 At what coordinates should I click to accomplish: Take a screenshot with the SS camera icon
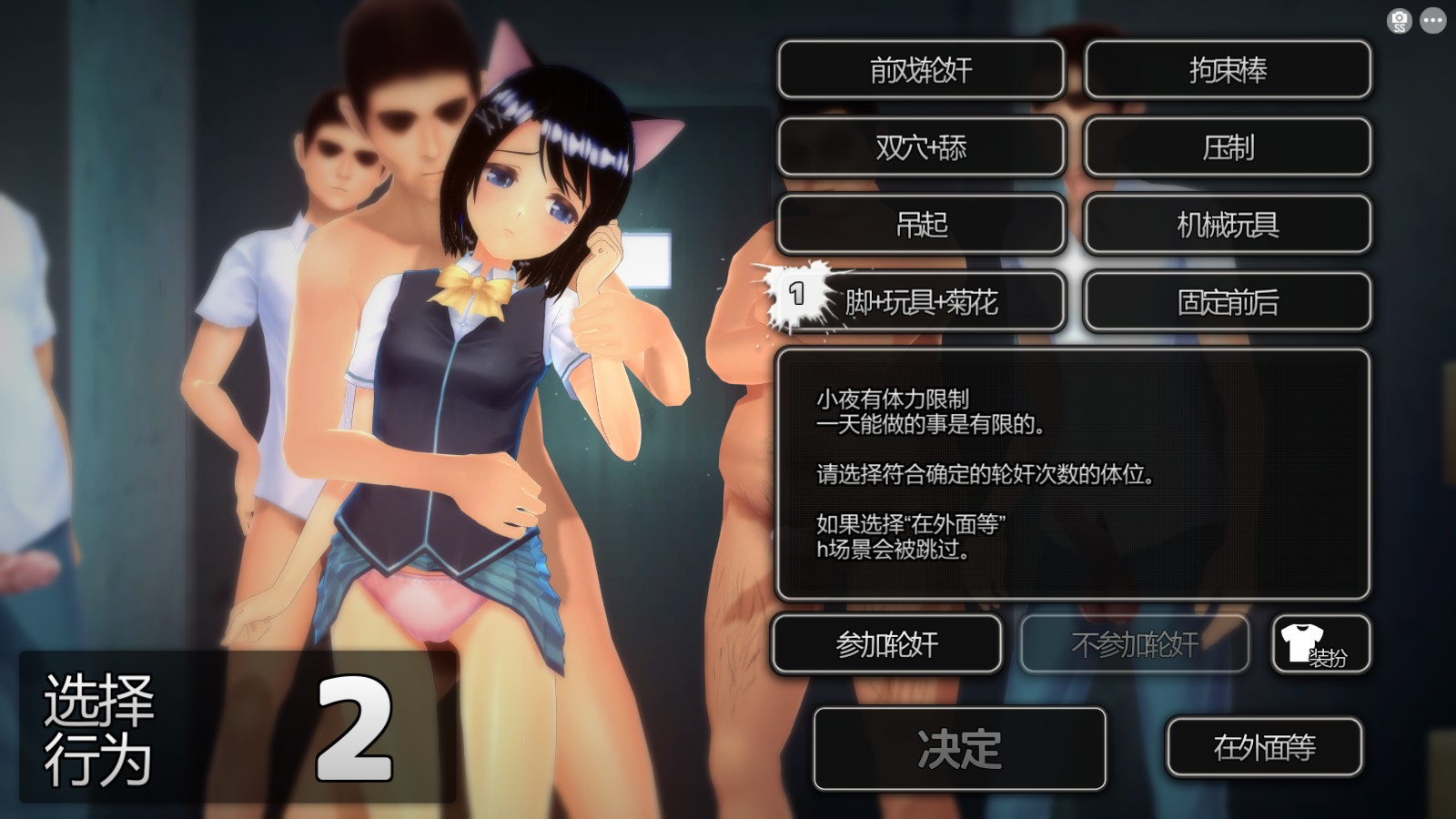pyautogui.click(x=1399, y=18)
